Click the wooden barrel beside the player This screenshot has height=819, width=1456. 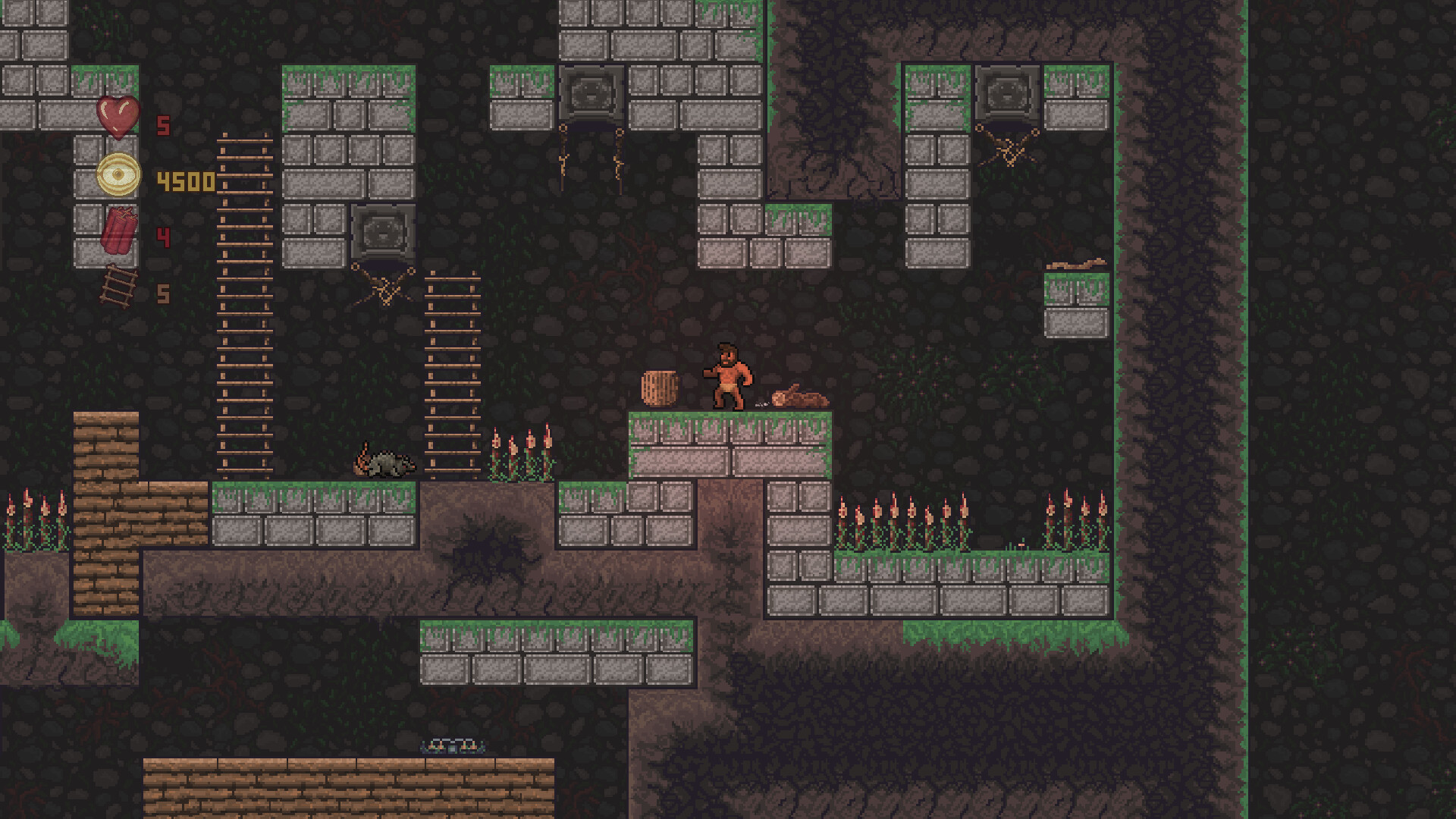tap(660, 388)
